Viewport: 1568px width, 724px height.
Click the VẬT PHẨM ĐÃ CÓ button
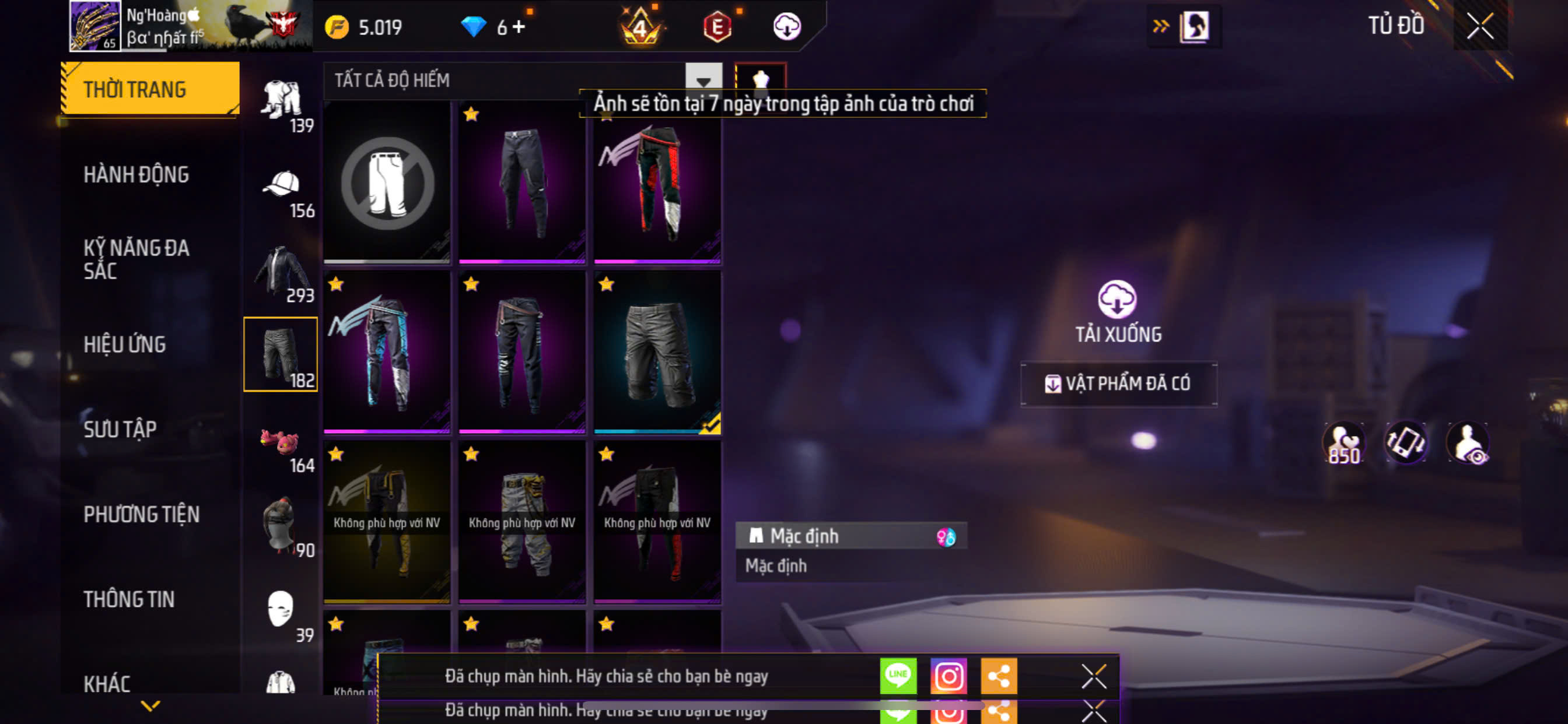tap(1119, 384)
